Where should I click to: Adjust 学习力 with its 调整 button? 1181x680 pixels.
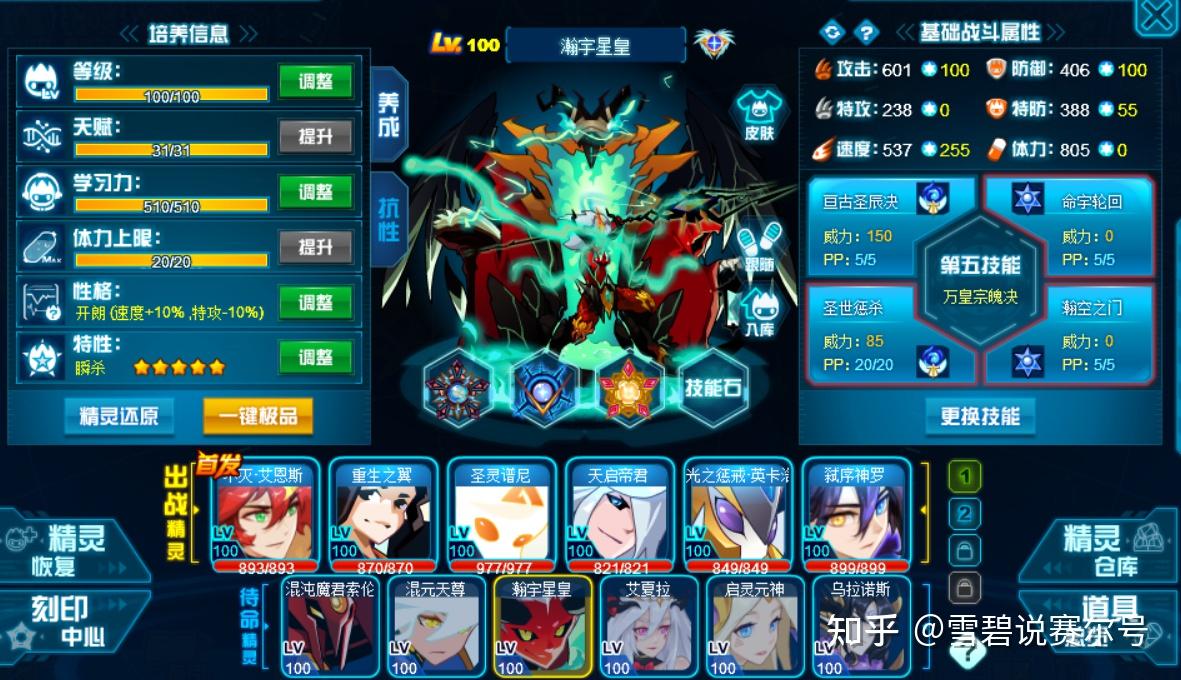point(315,191)
